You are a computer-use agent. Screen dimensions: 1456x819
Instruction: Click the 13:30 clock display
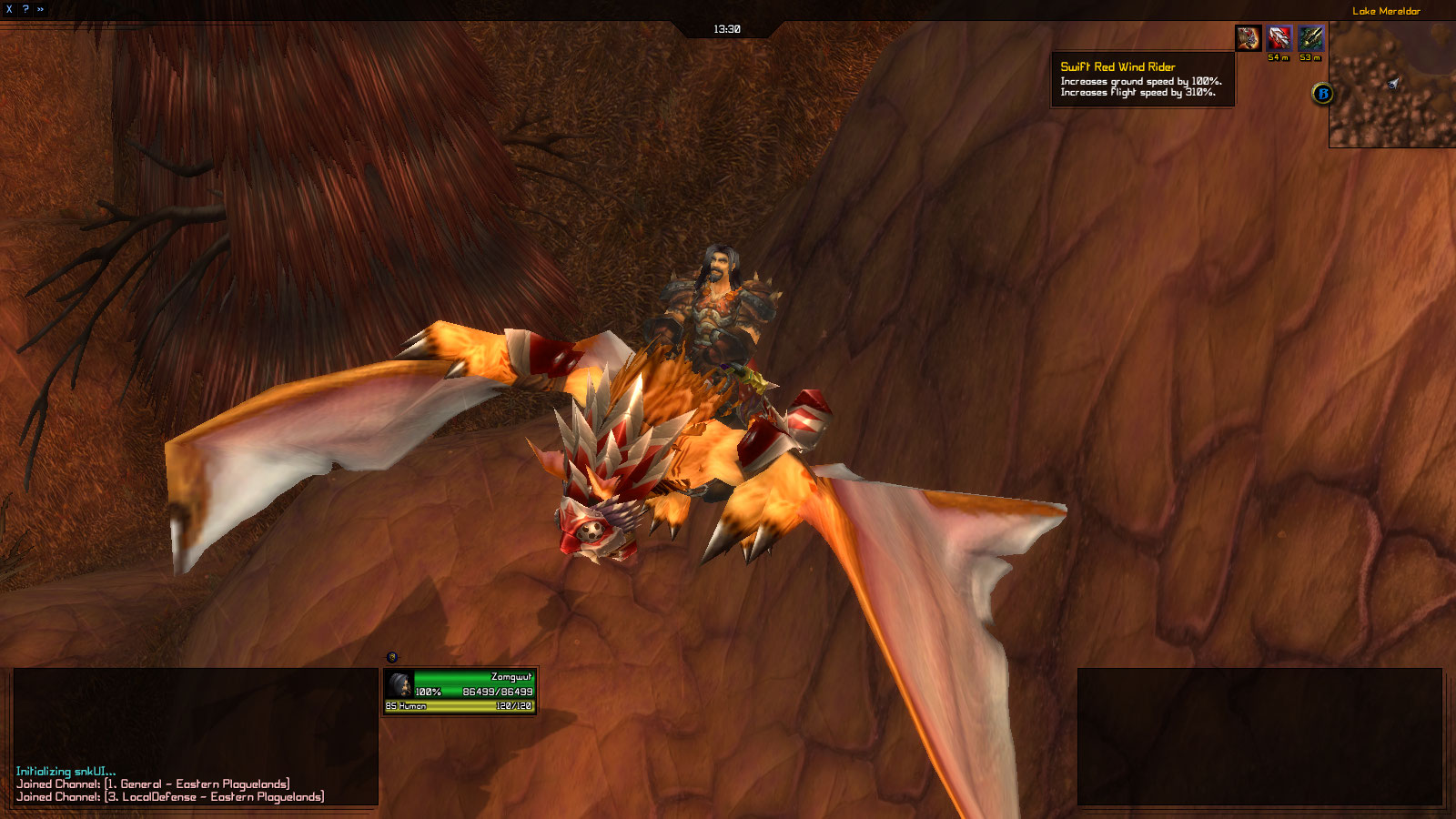(x=727, y=29)
